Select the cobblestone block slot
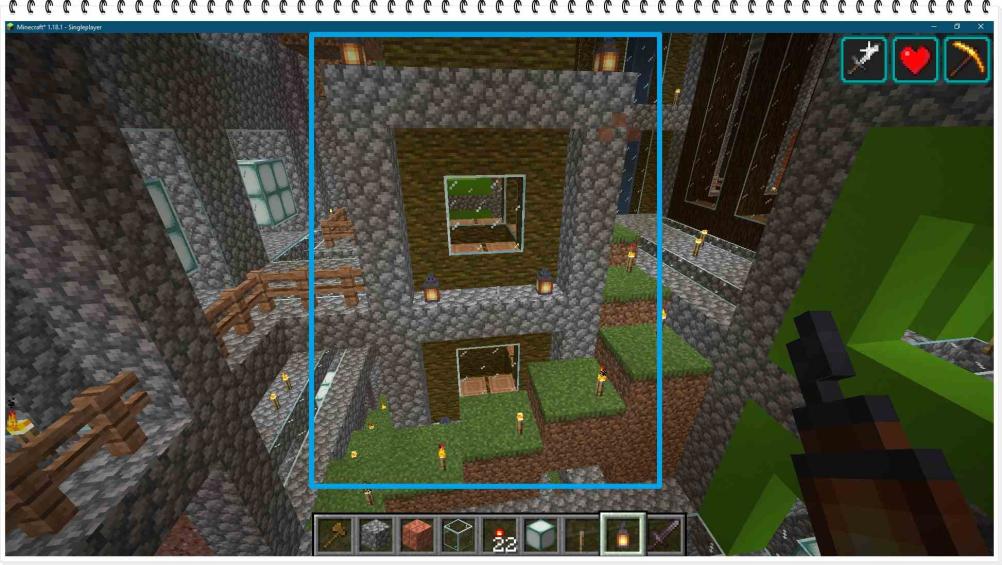Viewport: 1002px width, 565px height. [376, 536]
